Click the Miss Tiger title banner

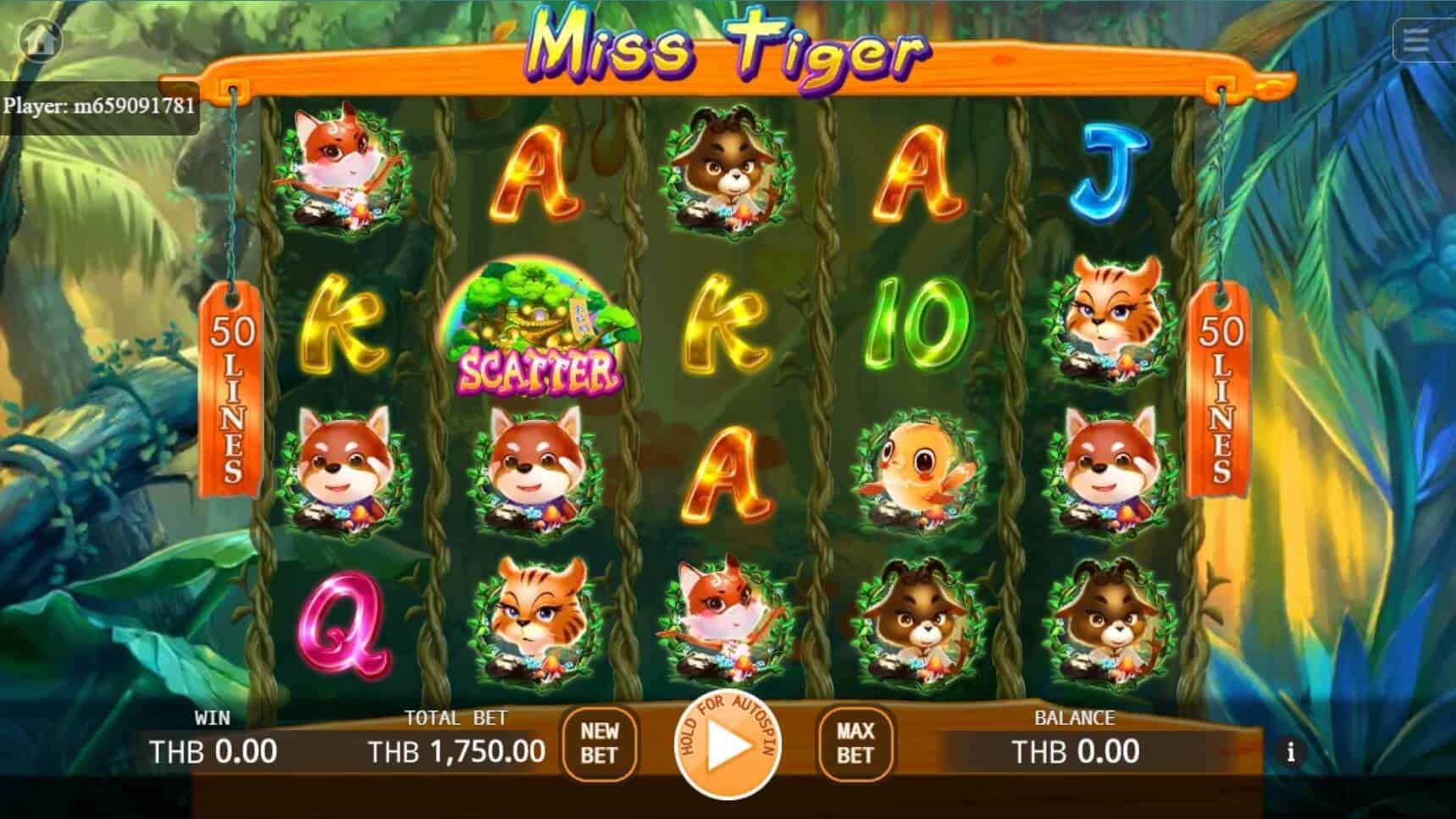click(728, 51)
